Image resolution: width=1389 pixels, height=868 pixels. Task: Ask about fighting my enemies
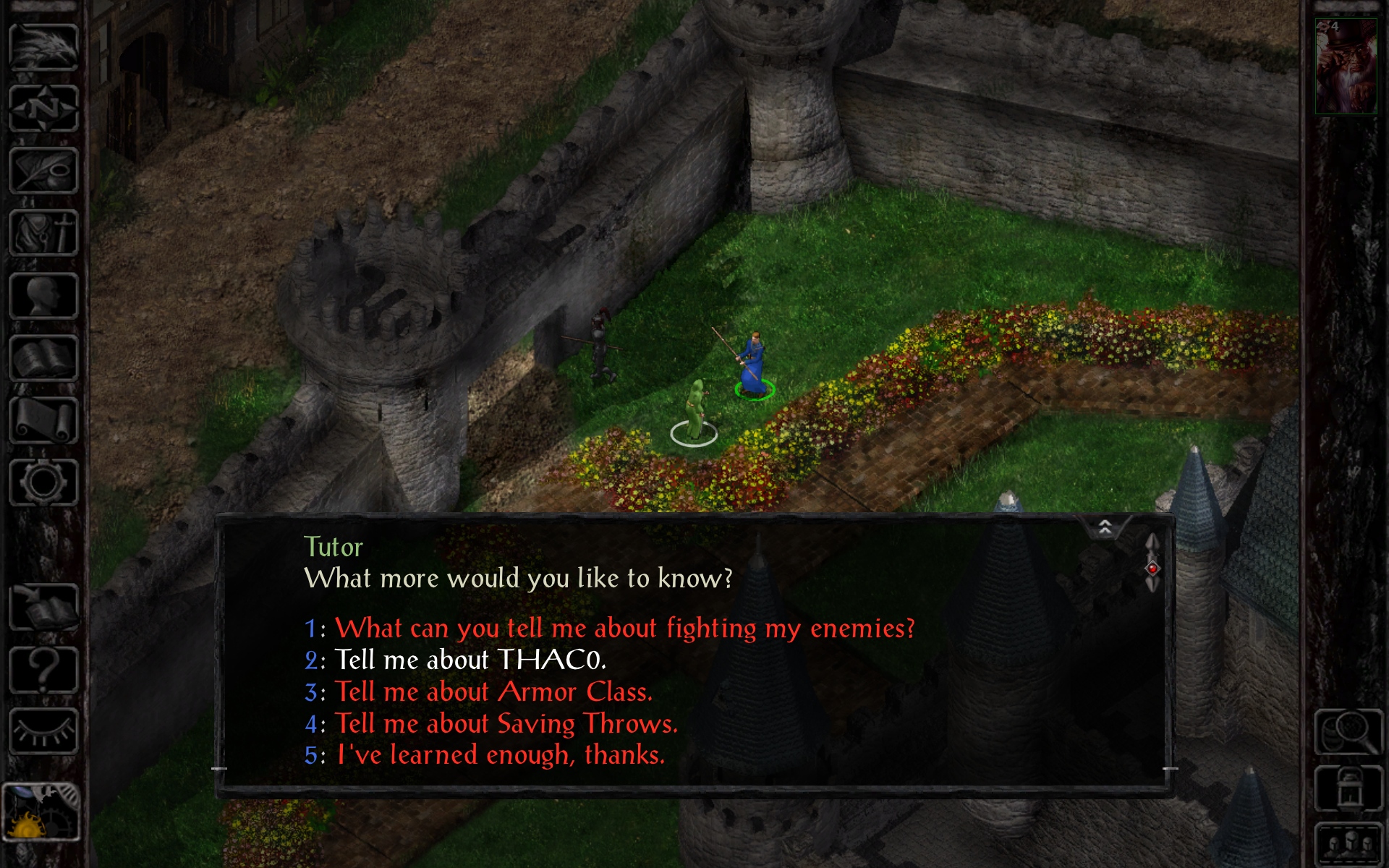point(624,628)
